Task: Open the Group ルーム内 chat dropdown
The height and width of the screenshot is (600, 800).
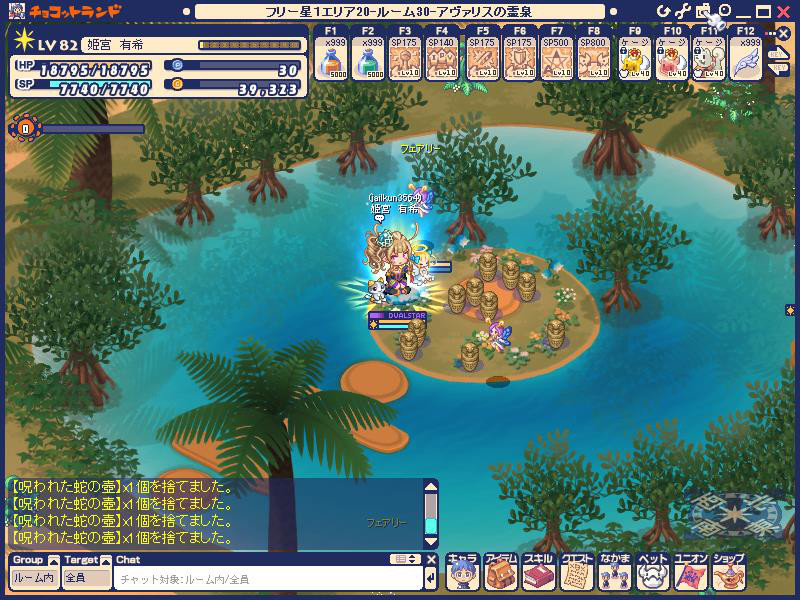Action: pos(33,578)
